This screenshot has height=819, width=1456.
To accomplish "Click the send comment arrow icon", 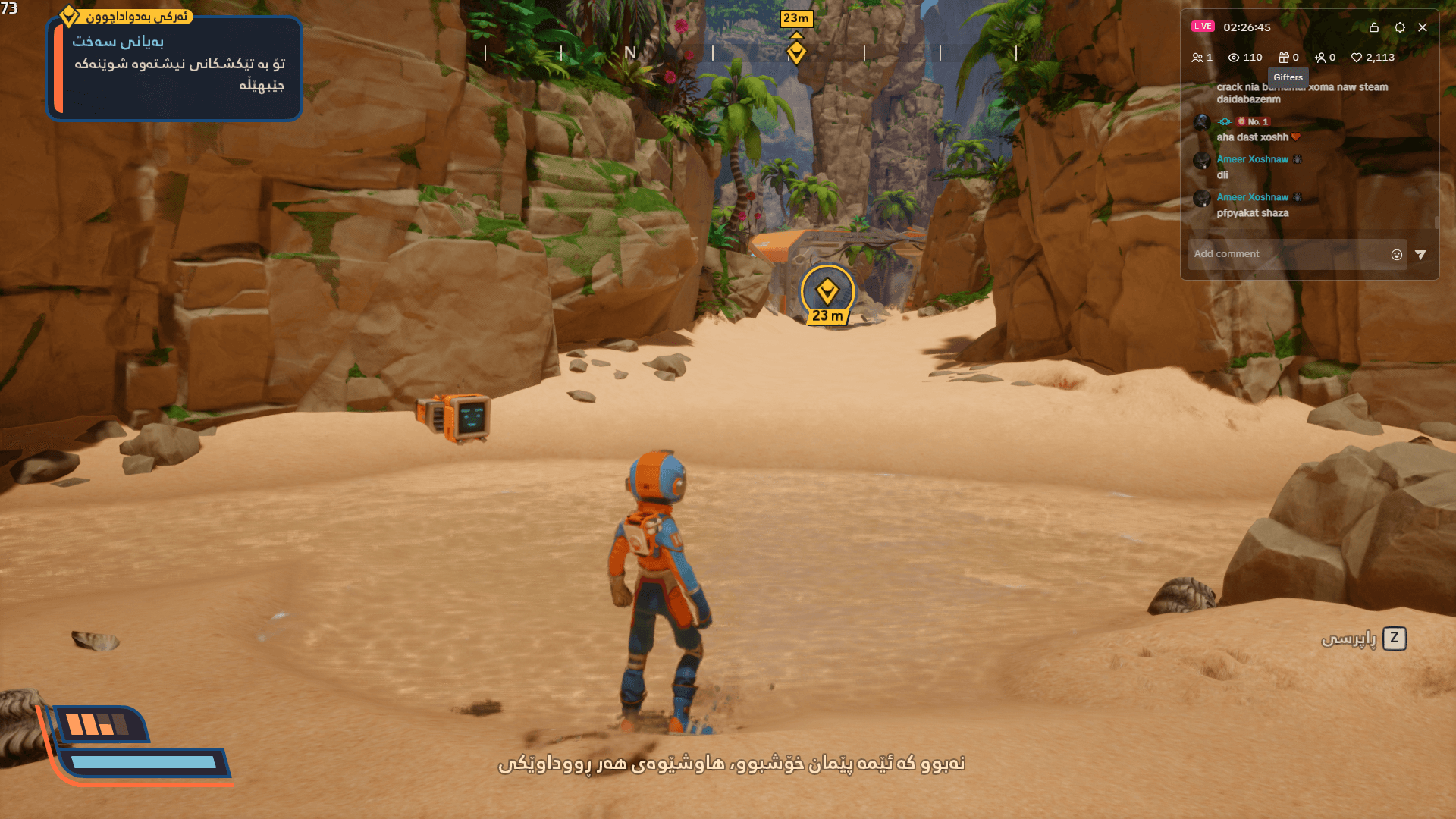I will coord(1420,254).
